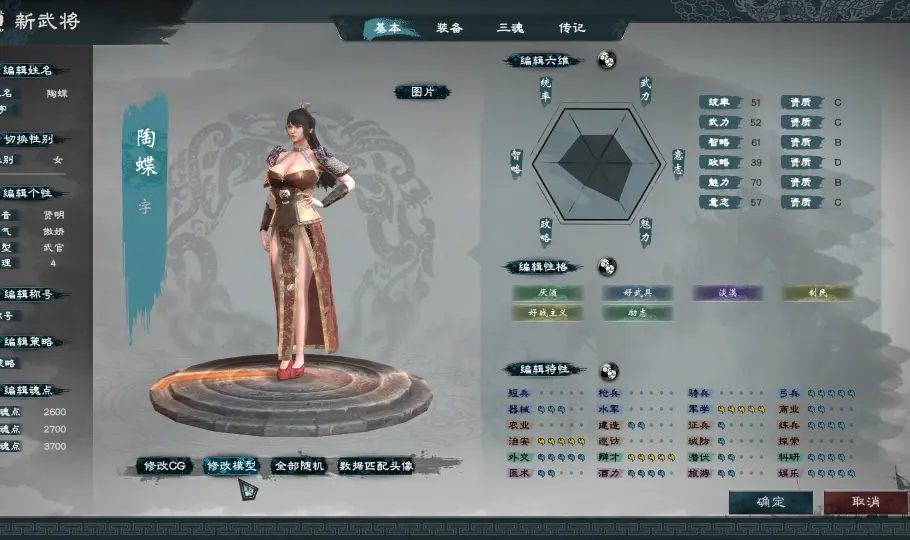Screen dimensions: 910x540
Task: Switch to the 基本 tab
Action: click(388, 28)
